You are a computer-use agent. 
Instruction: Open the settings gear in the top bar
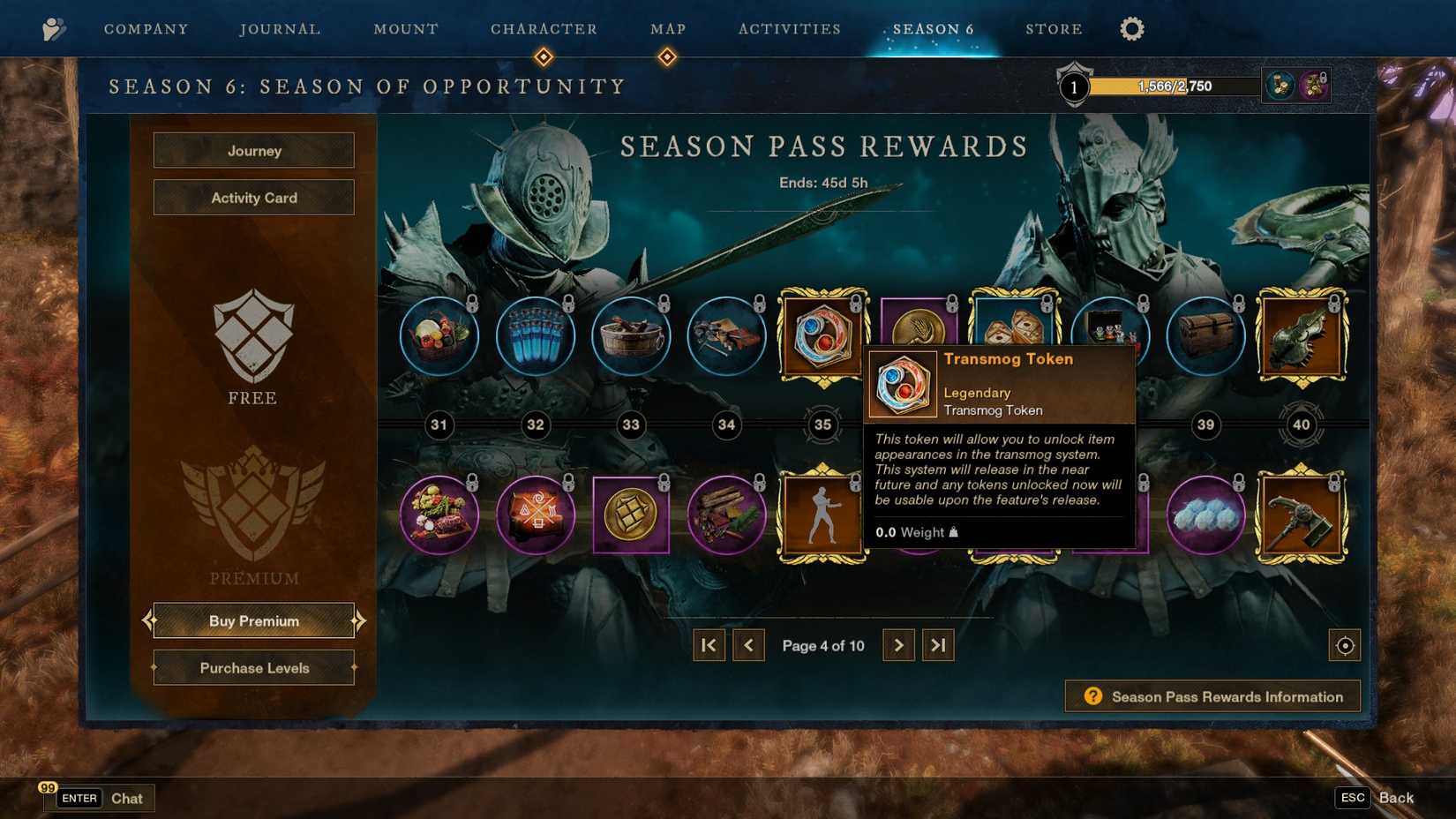1131,28
